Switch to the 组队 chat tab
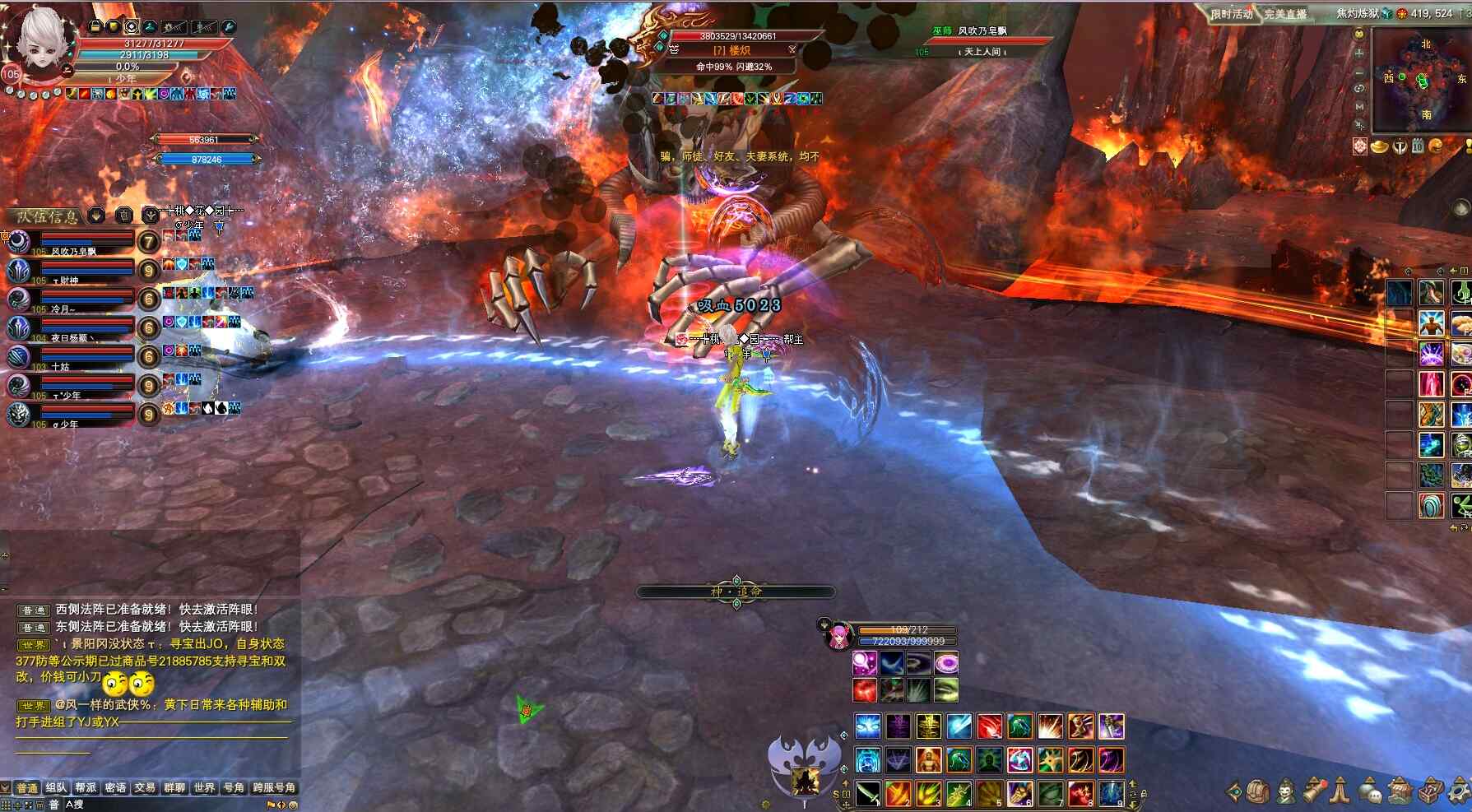 pyautogui.click(x=56, y=787)
